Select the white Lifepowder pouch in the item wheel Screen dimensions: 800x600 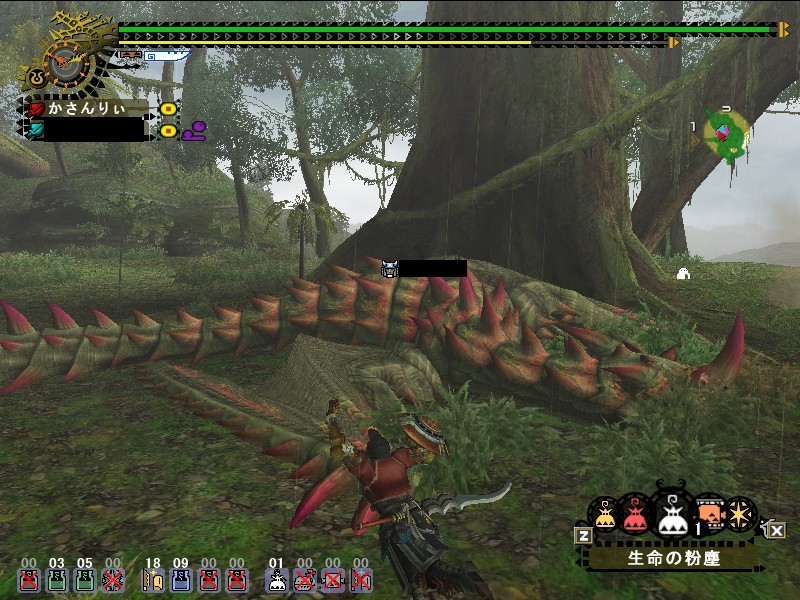[x=671, y=513]
